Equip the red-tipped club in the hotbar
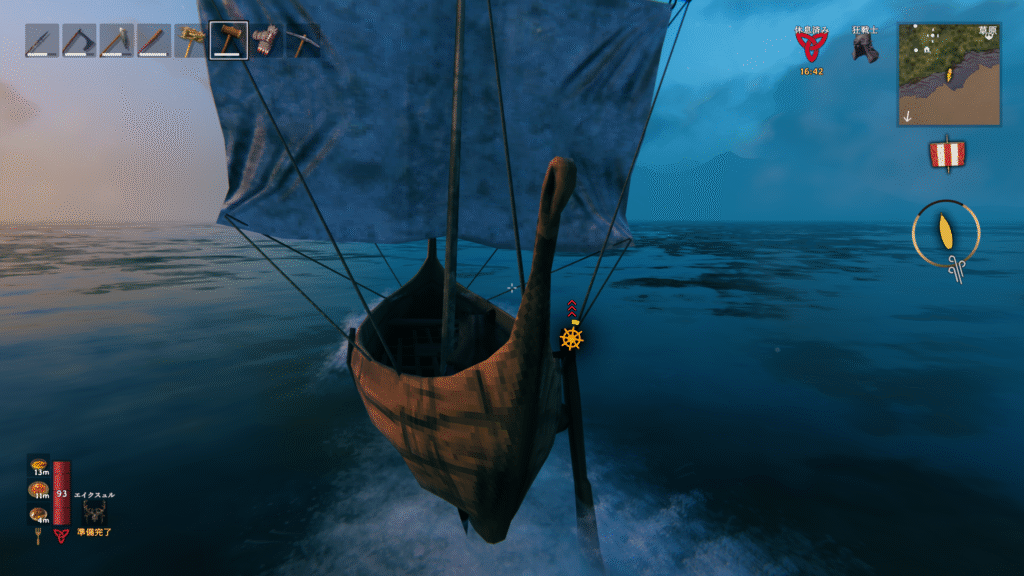 pyautogui.click(x=154, y=41)
